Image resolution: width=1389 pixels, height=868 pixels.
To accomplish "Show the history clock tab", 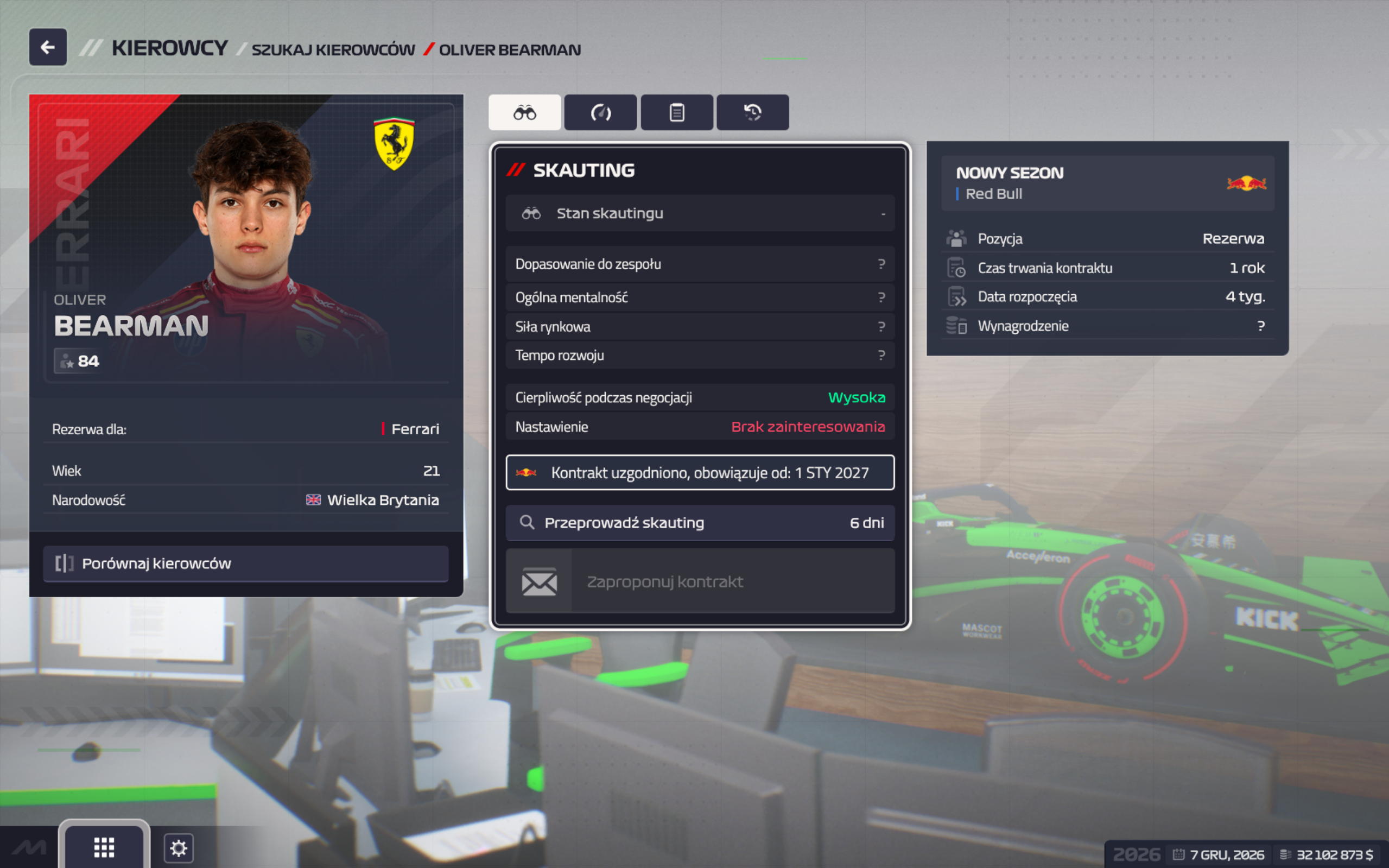I will (x=752, y=112).
